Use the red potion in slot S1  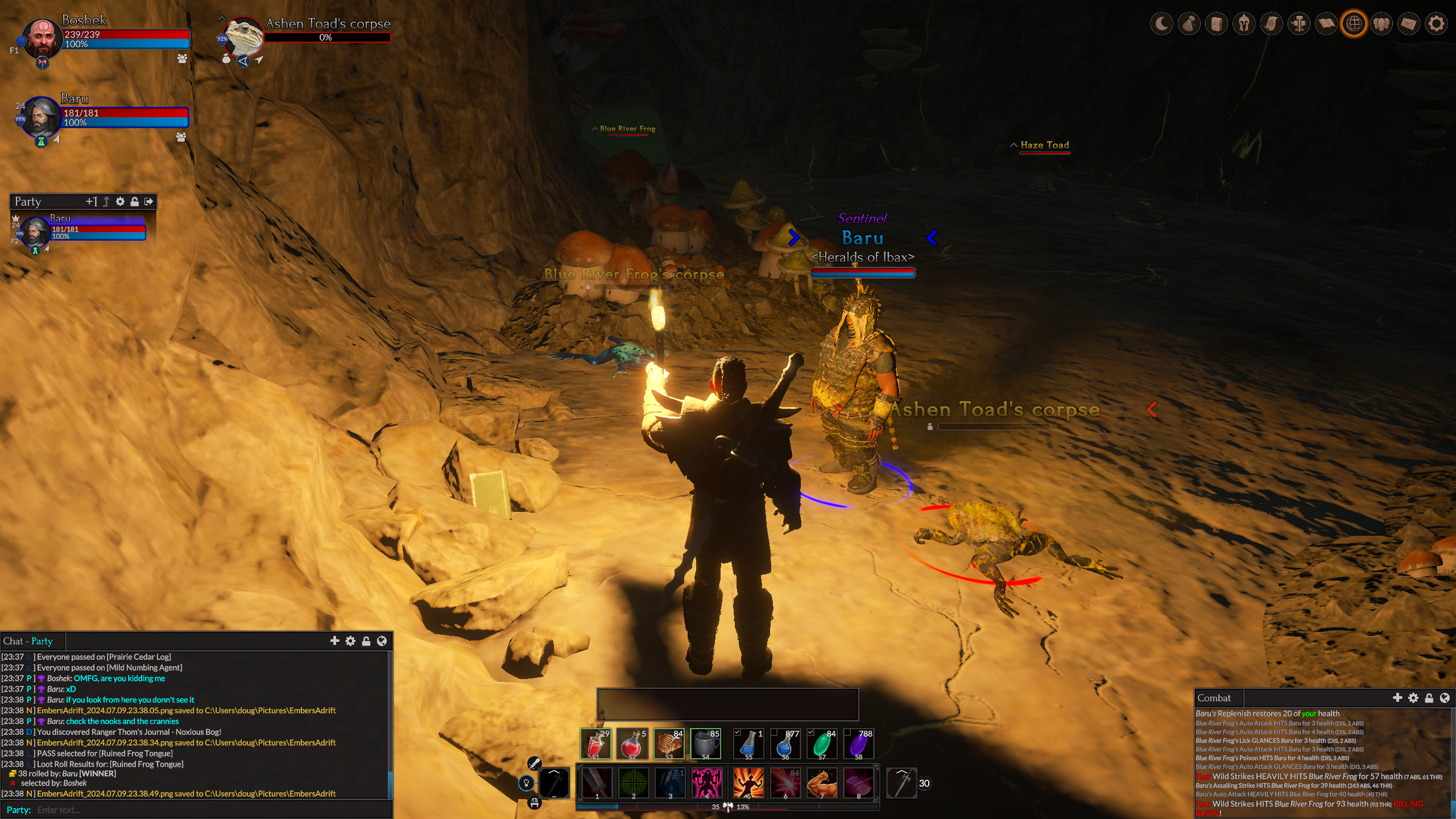tap(595, 743)
